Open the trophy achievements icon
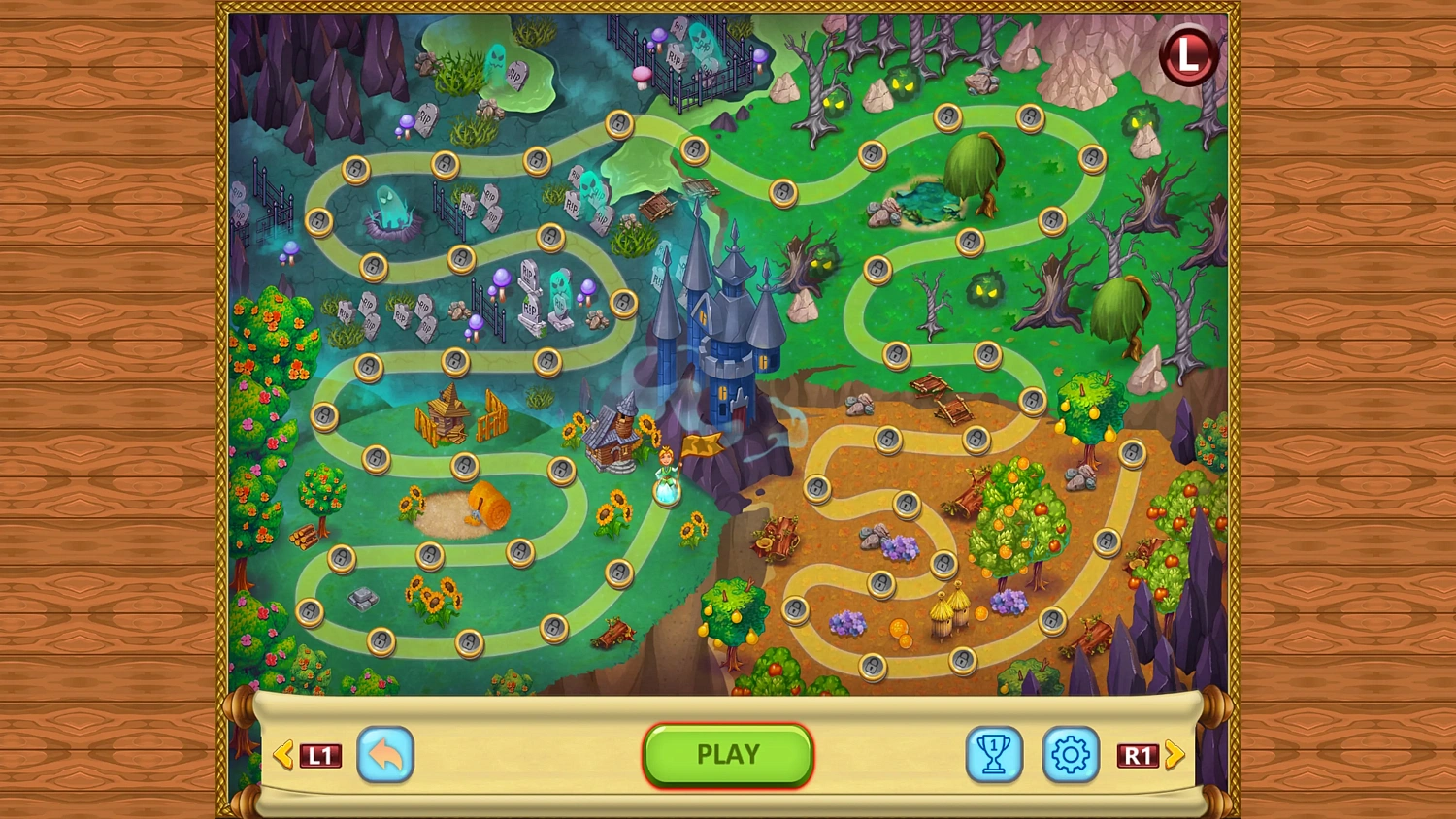This screenshot has height=819, width=1456. tap(994, 755)
